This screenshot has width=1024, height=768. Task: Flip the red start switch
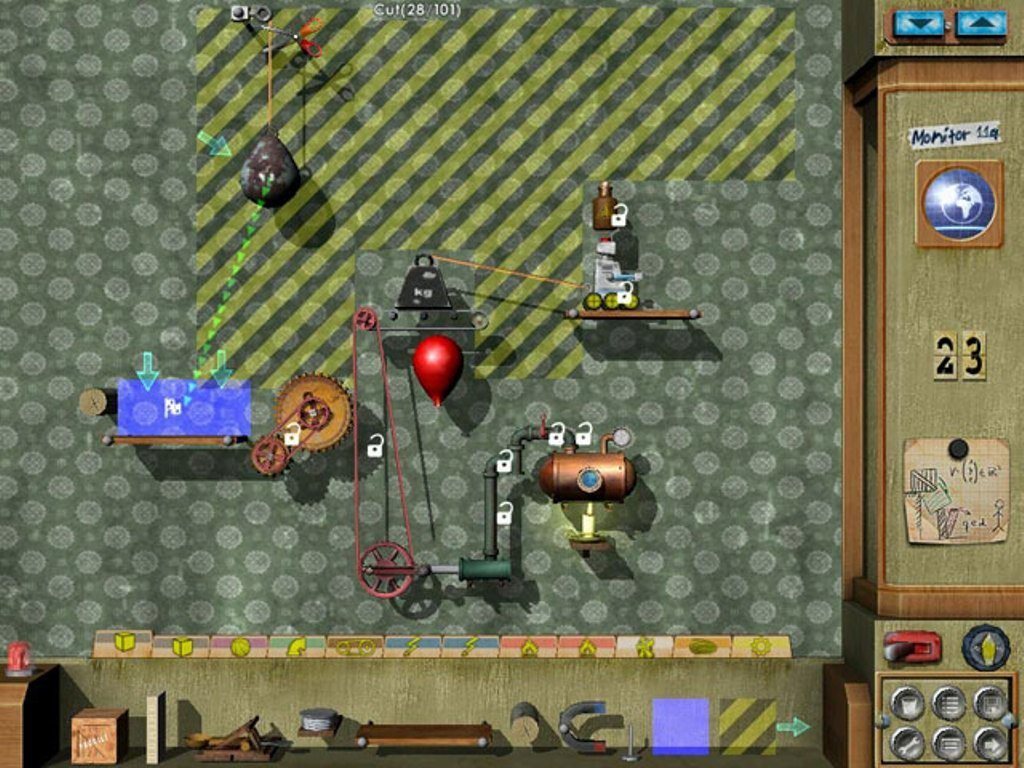(x=911, y=647)
